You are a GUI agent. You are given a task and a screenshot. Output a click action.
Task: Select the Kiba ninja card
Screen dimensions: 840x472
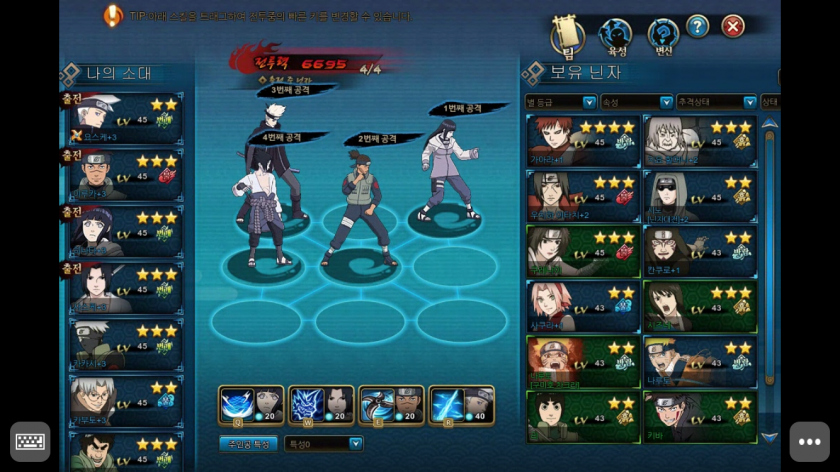click(x=699, y=416)
